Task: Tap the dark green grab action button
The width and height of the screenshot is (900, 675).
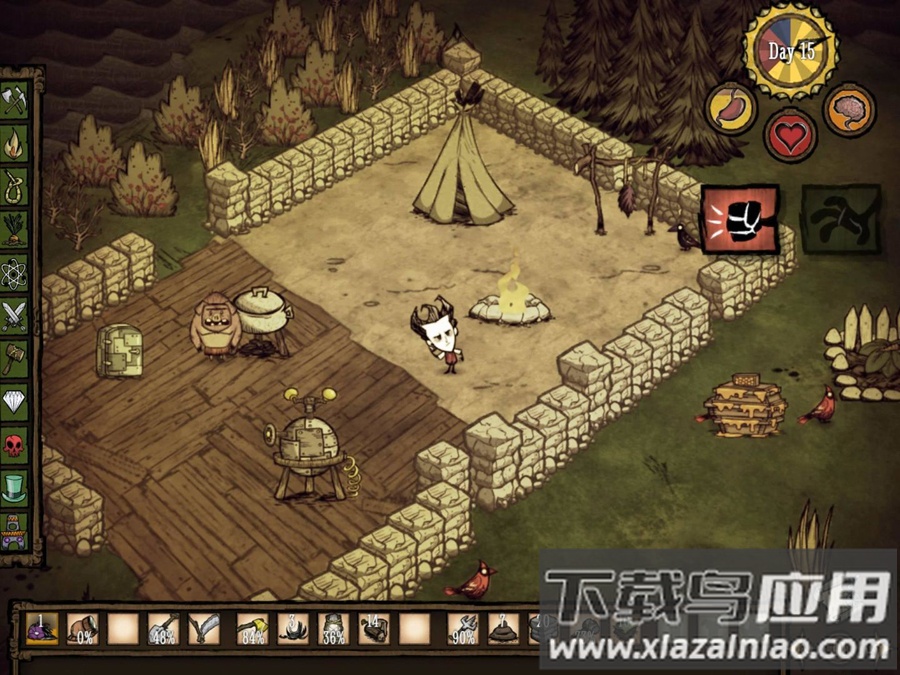Action: click(840, 218)
